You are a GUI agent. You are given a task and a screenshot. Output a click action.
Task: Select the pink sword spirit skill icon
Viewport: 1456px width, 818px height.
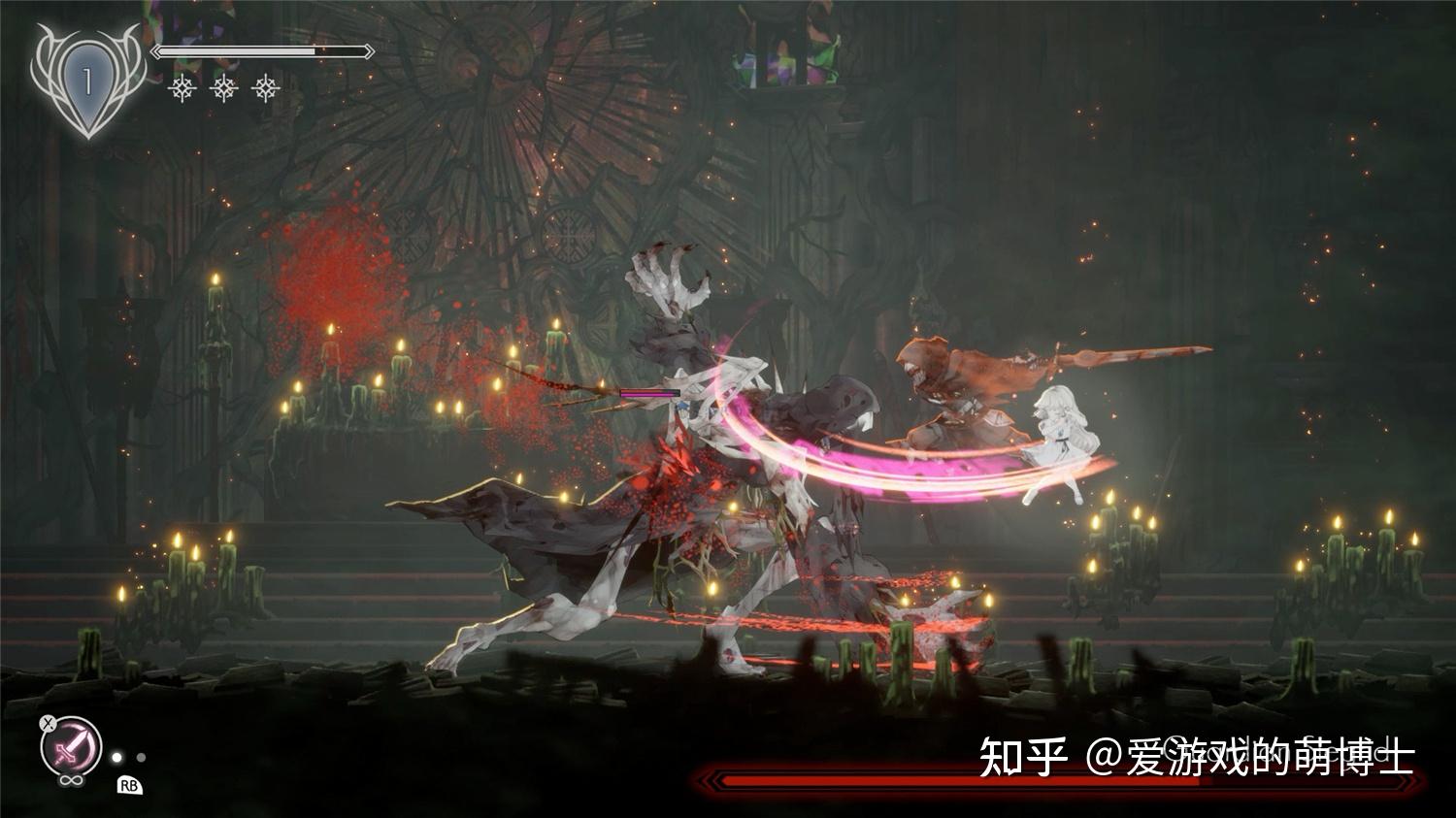70,745
